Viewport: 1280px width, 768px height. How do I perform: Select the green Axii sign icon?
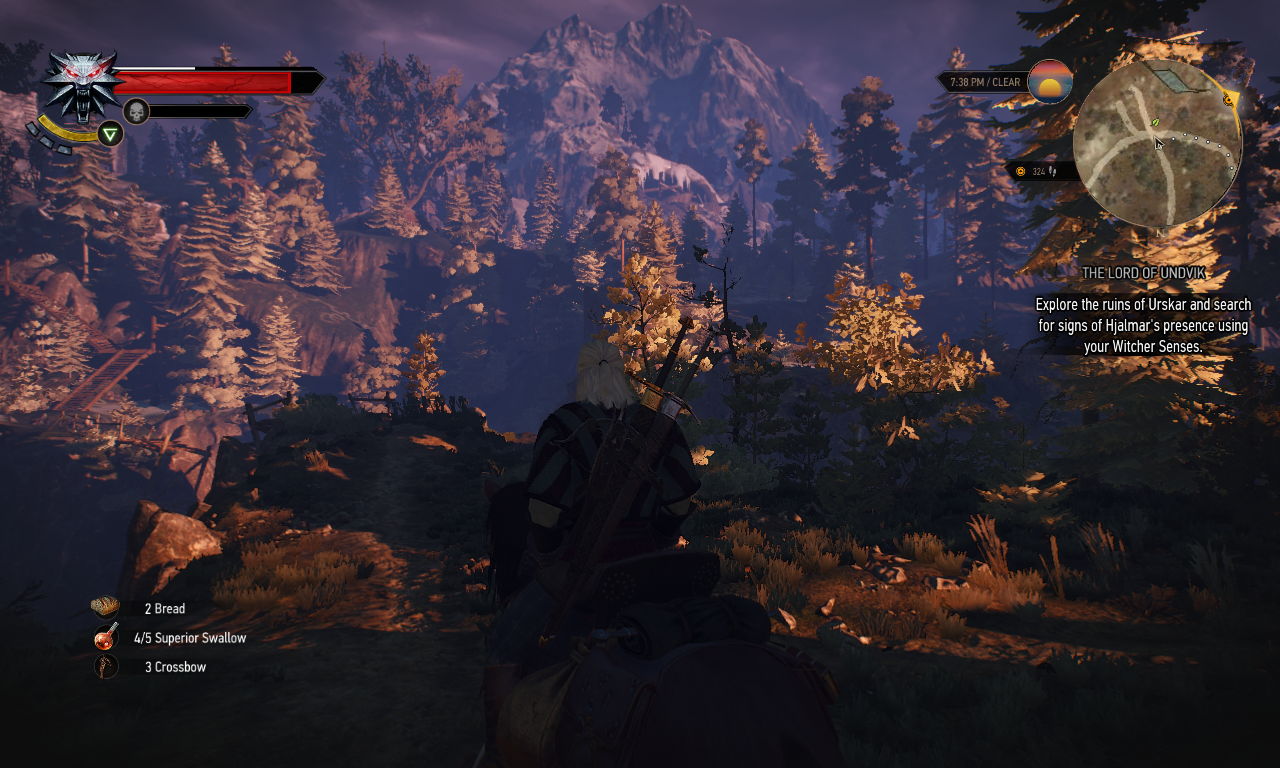(111, 134)
